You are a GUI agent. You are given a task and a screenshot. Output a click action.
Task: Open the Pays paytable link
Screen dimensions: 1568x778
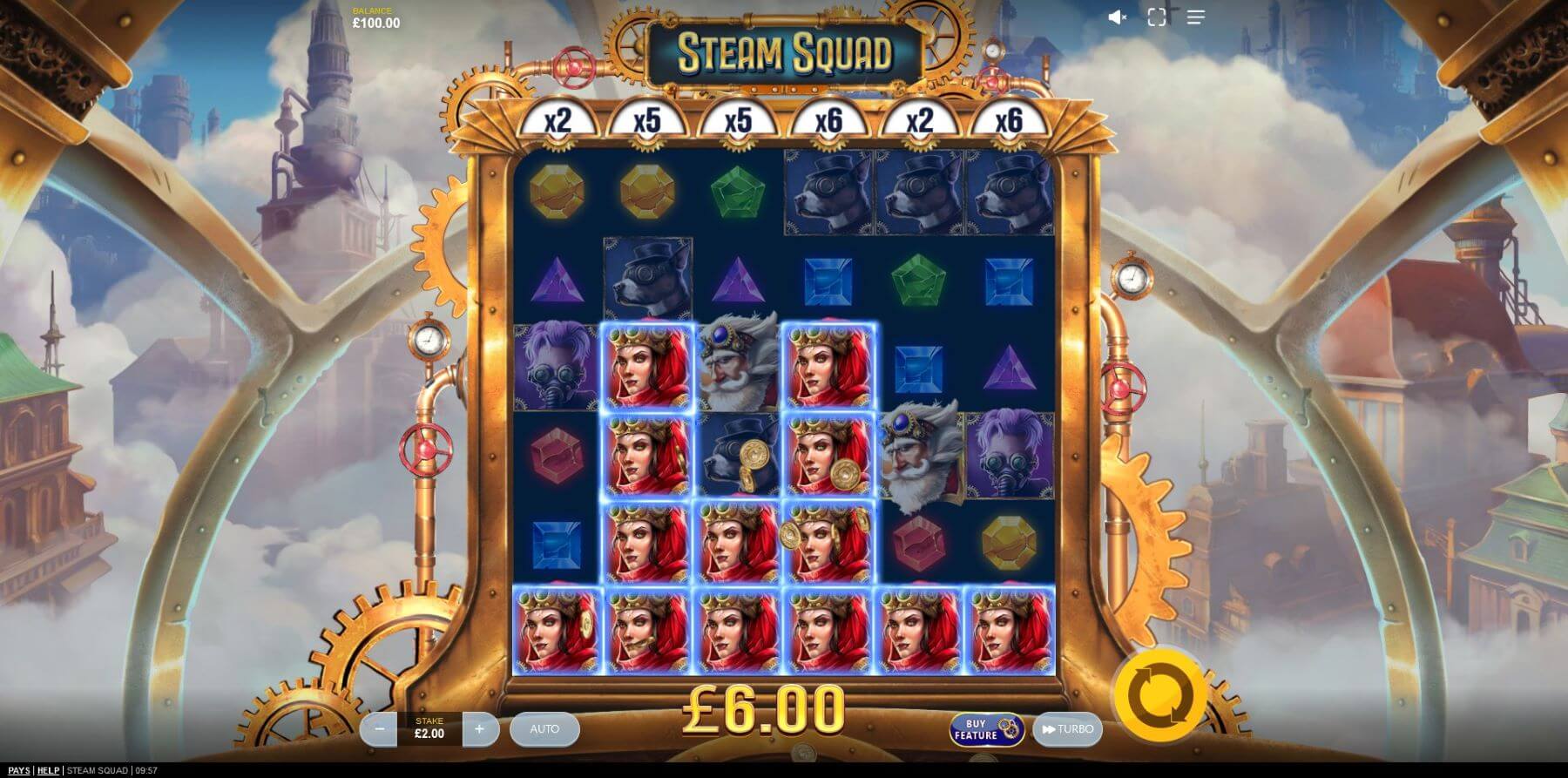tap(18, 770)
